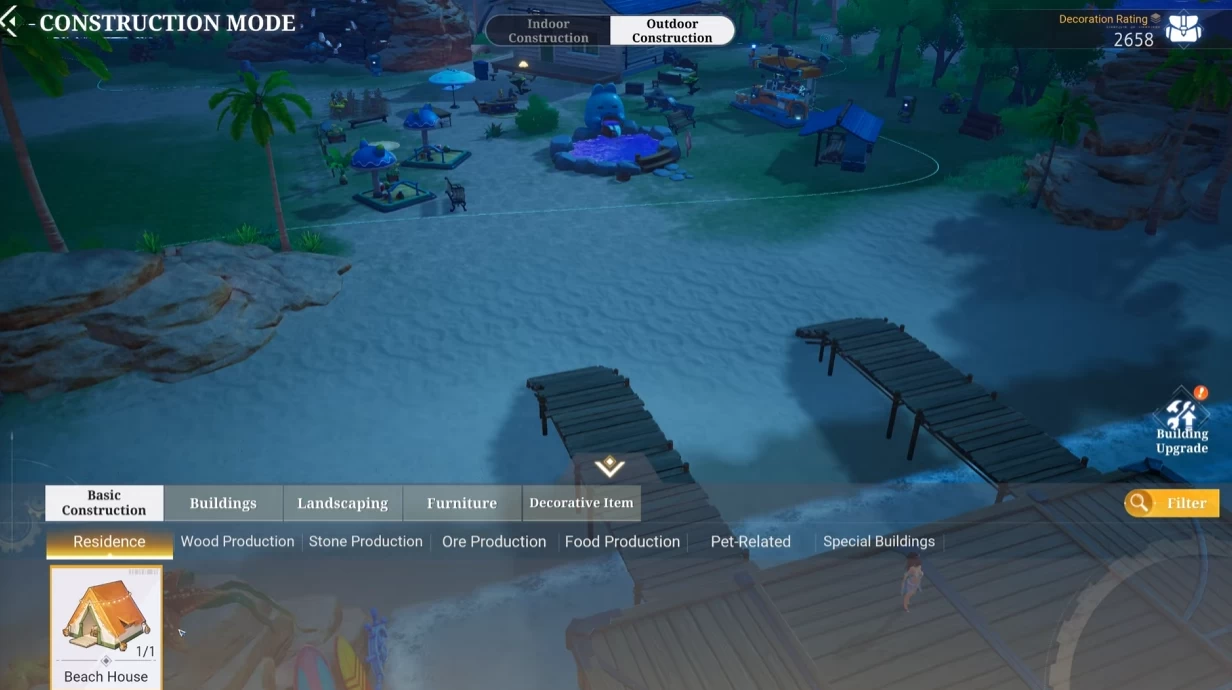
Task: Select the Outdoor Construction tab
Action: click(x=672, y=31)
